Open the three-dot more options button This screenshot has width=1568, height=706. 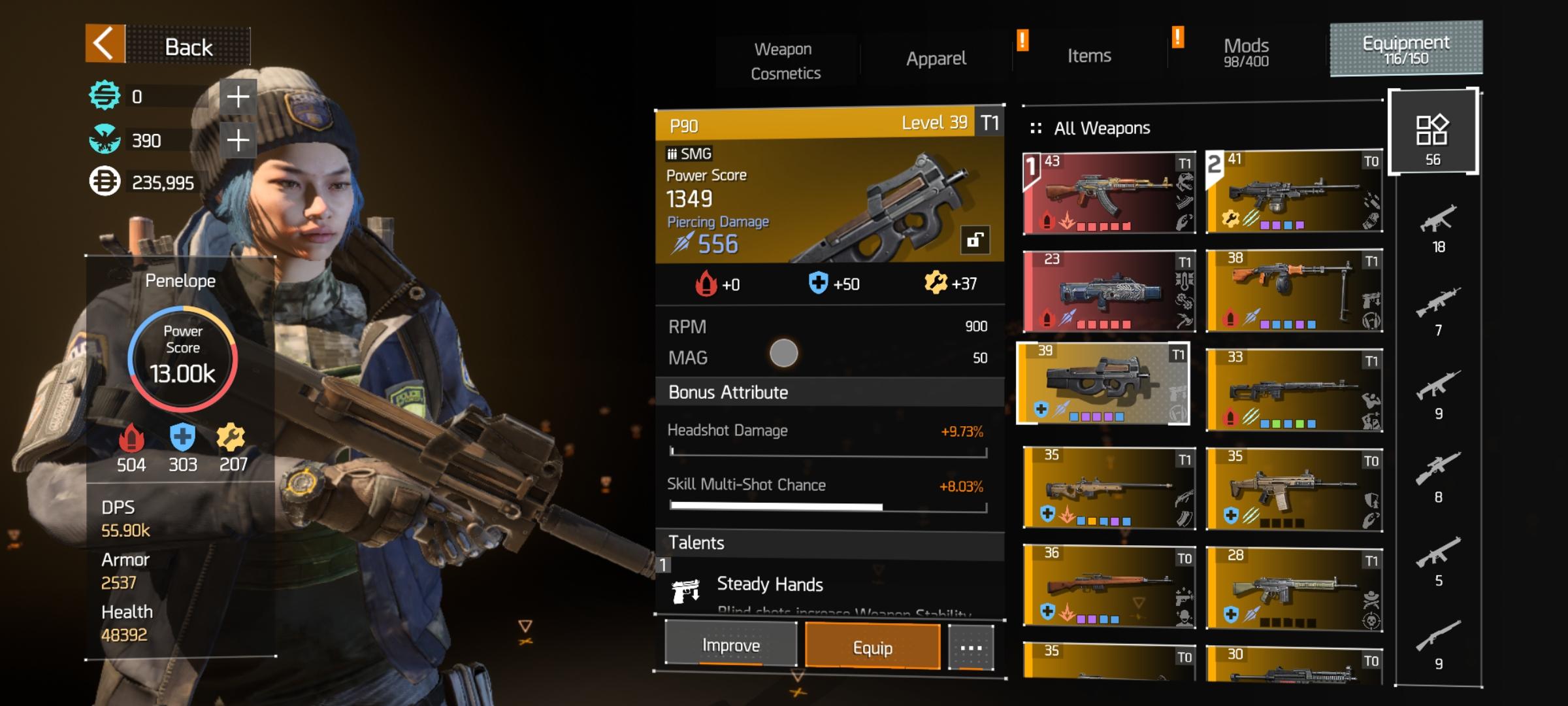[971, 648]
